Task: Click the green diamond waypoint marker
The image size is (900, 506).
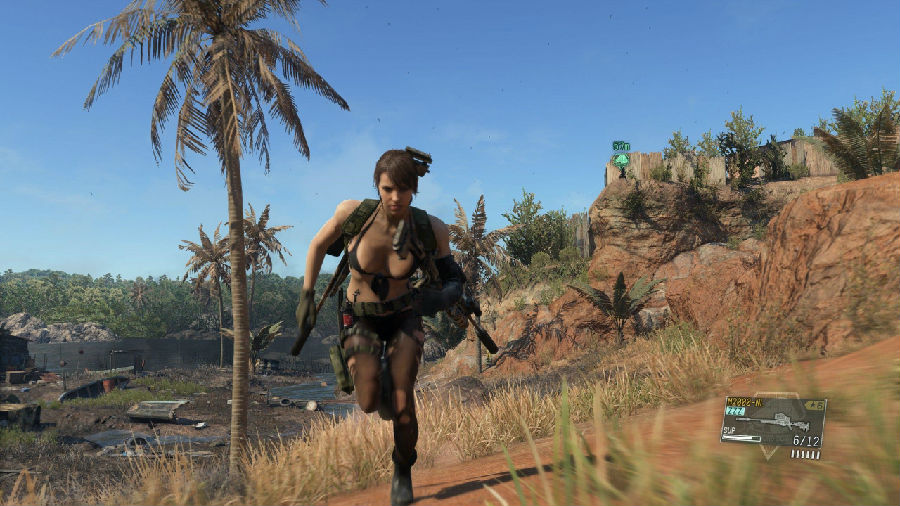Action: 621,159
